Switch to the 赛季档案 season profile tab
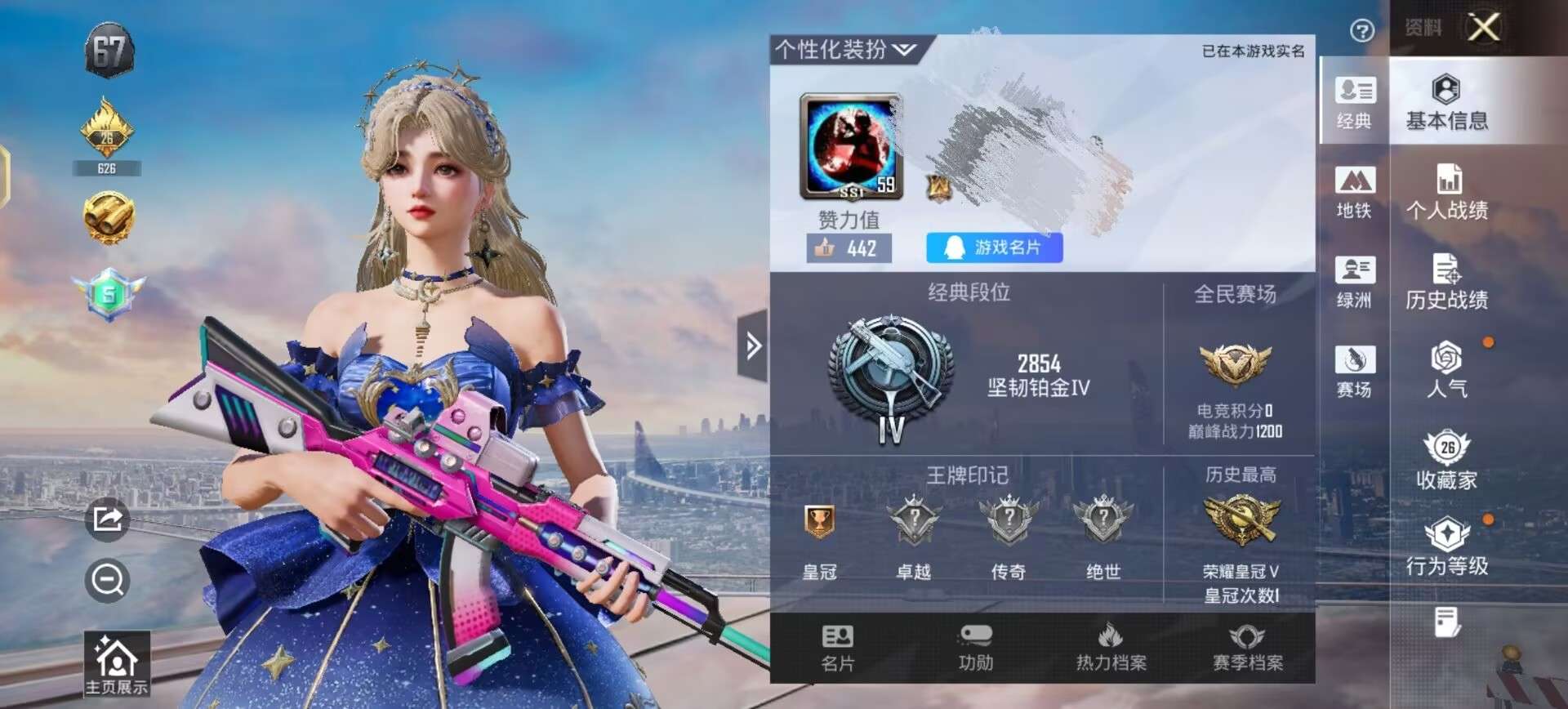This screenshot has width=1568, height=709. [x=1247, y=649]
